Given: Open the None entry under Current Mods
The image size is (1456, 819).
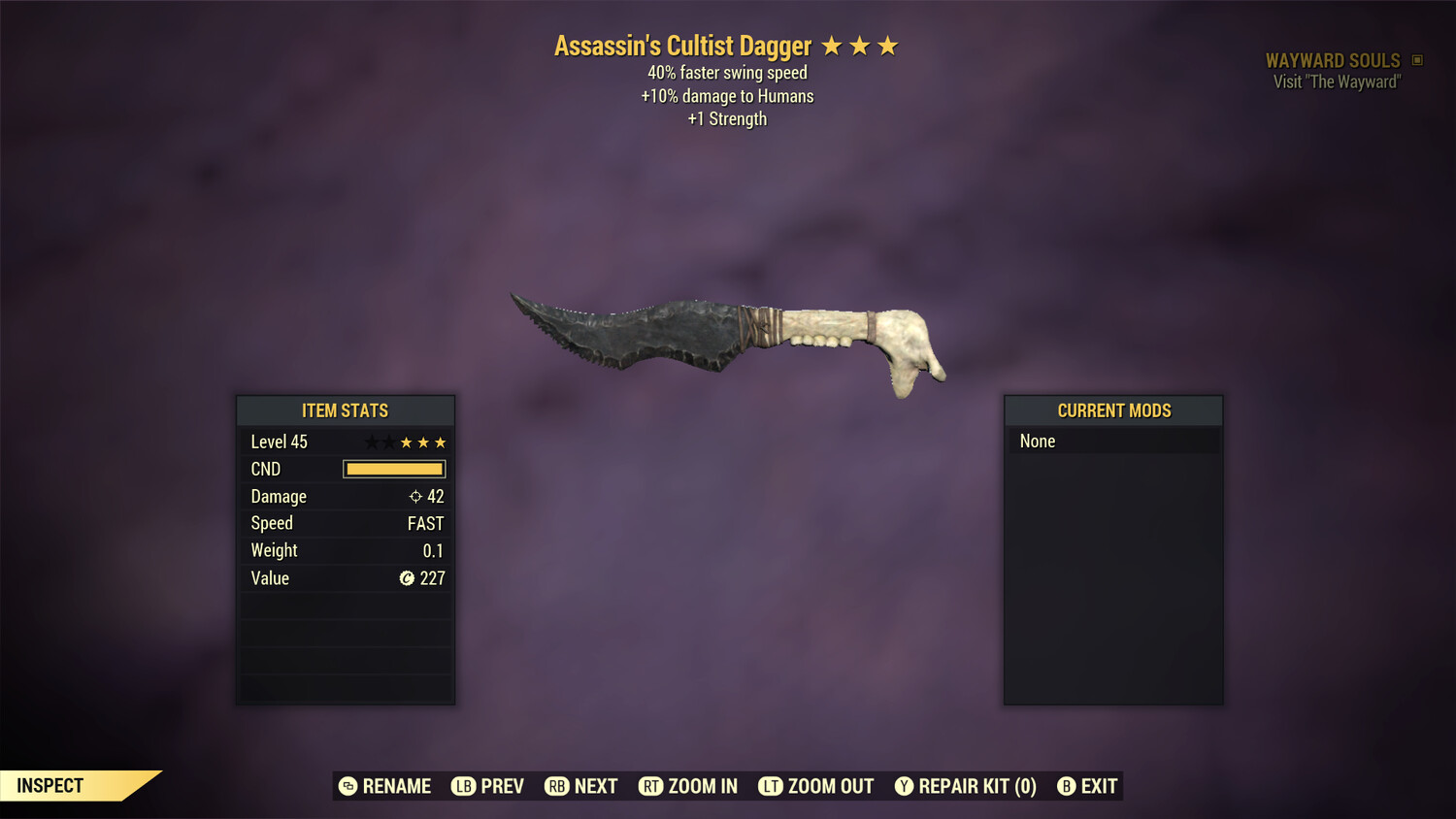Looking at the screenshot, I should click(1037, 441).
